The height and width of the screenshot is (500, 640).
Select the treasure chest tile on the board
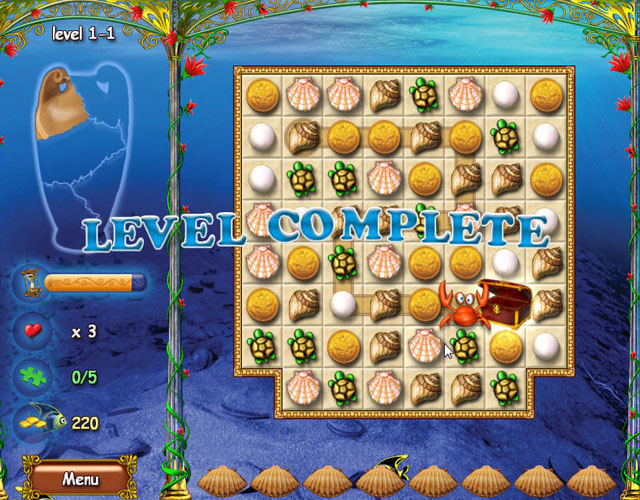(502, 301)
